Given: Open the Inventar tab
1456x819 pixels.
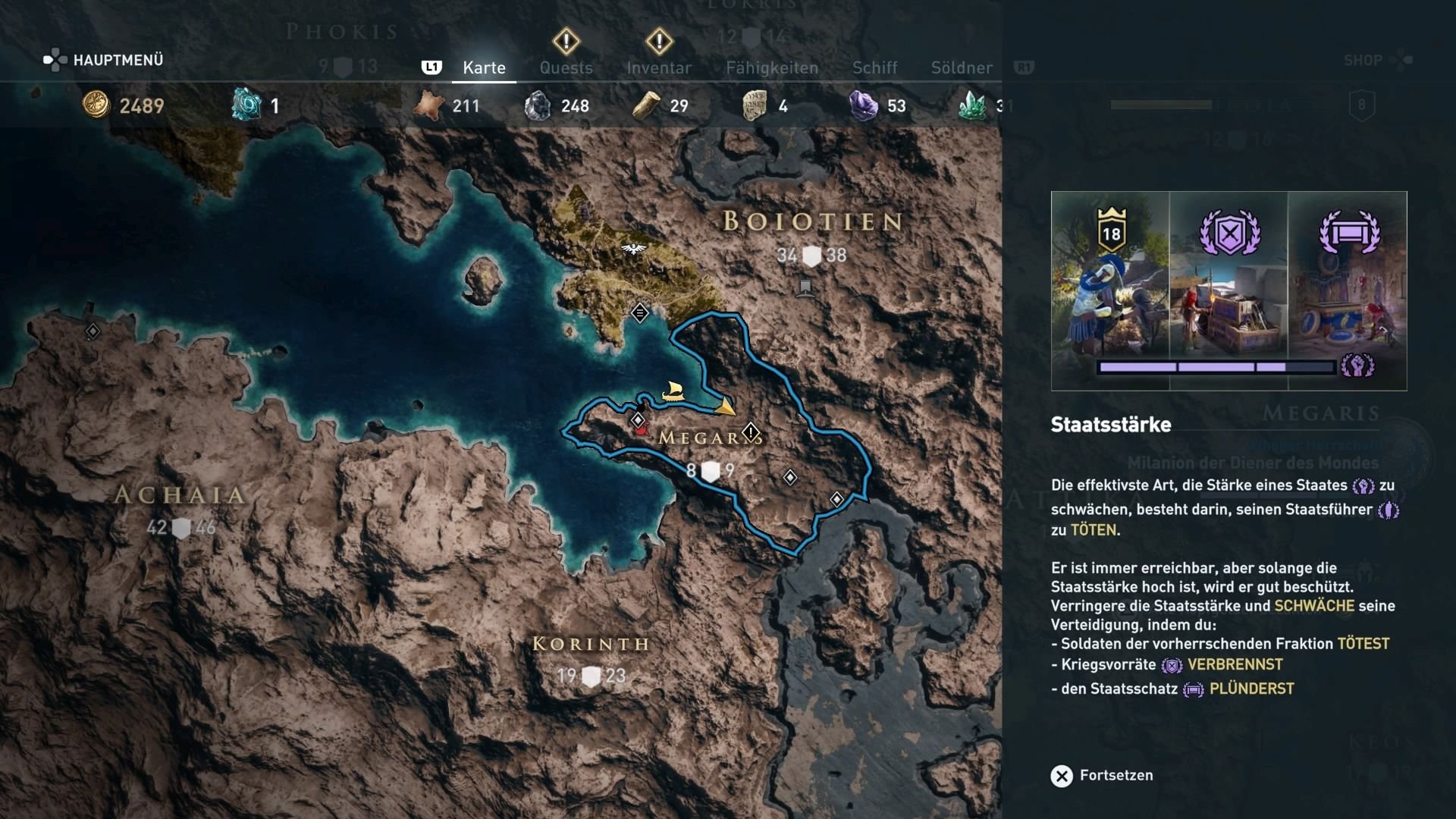Looking at the screenshot, I should [659, 67].
